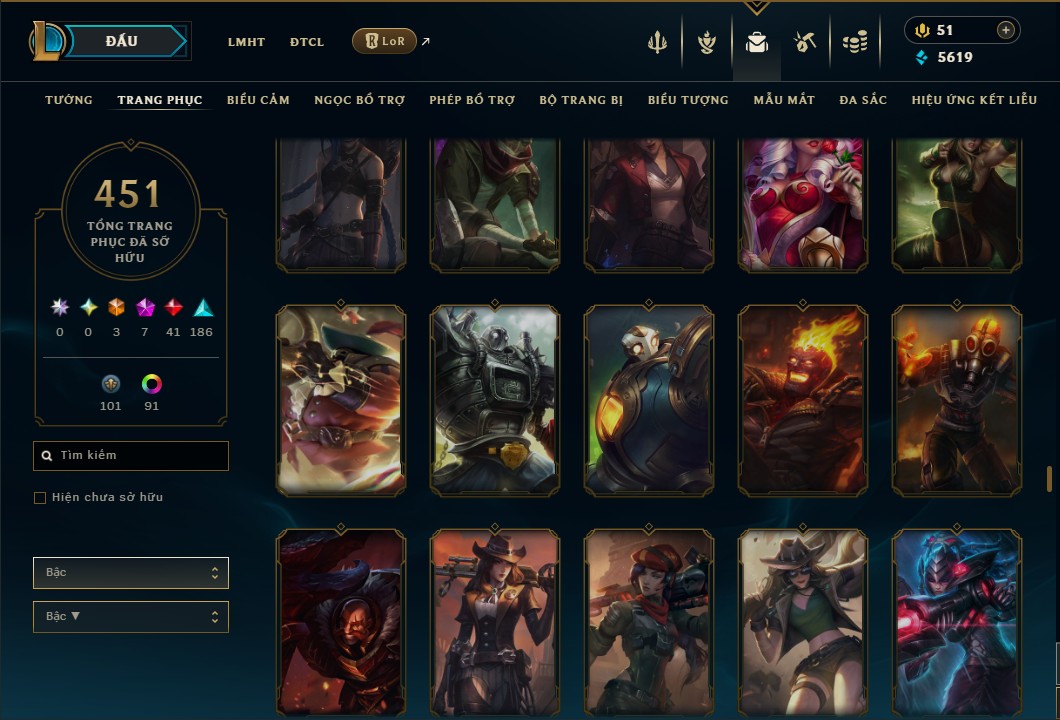1060x720 pixels.
Task: Select the HIỆU ỨNG KẾT LIỄU tab
Action: (x=974, y=100)
